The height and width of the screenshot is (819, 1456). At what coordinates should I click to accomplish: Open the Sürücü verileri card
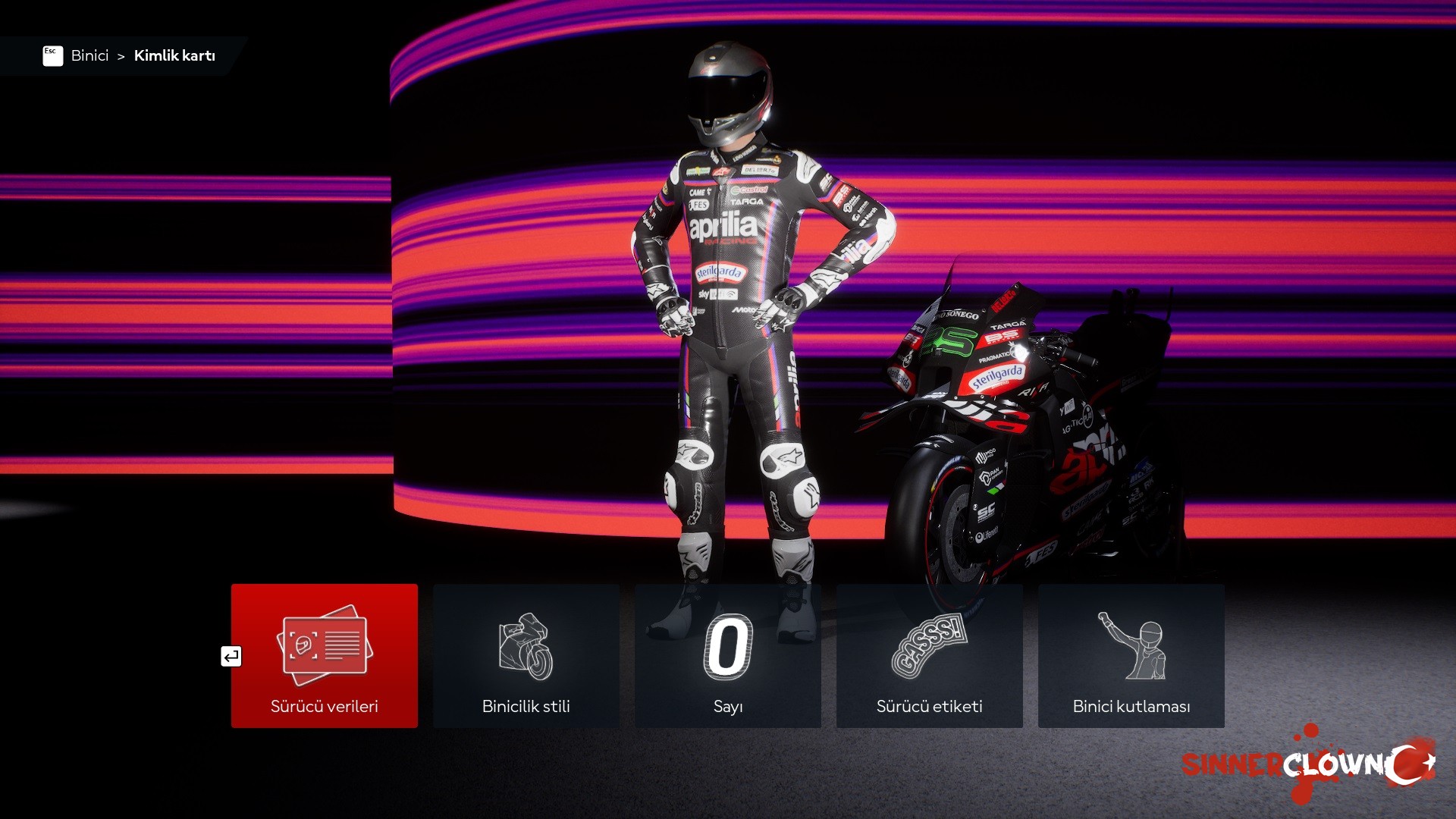point(324,655)
